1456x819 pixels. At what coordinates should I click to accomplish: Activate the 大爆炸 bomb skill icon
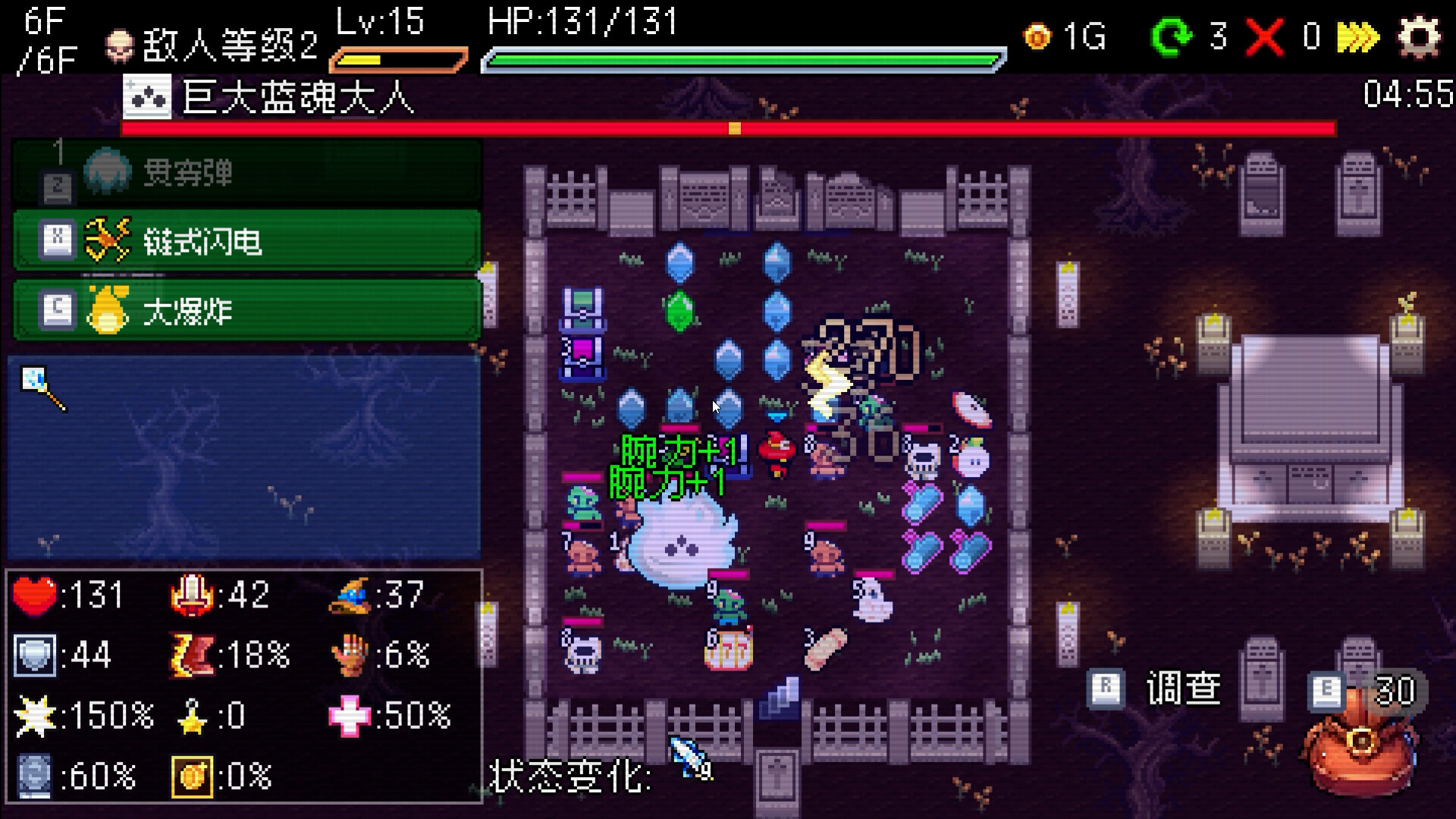(106, 309)
